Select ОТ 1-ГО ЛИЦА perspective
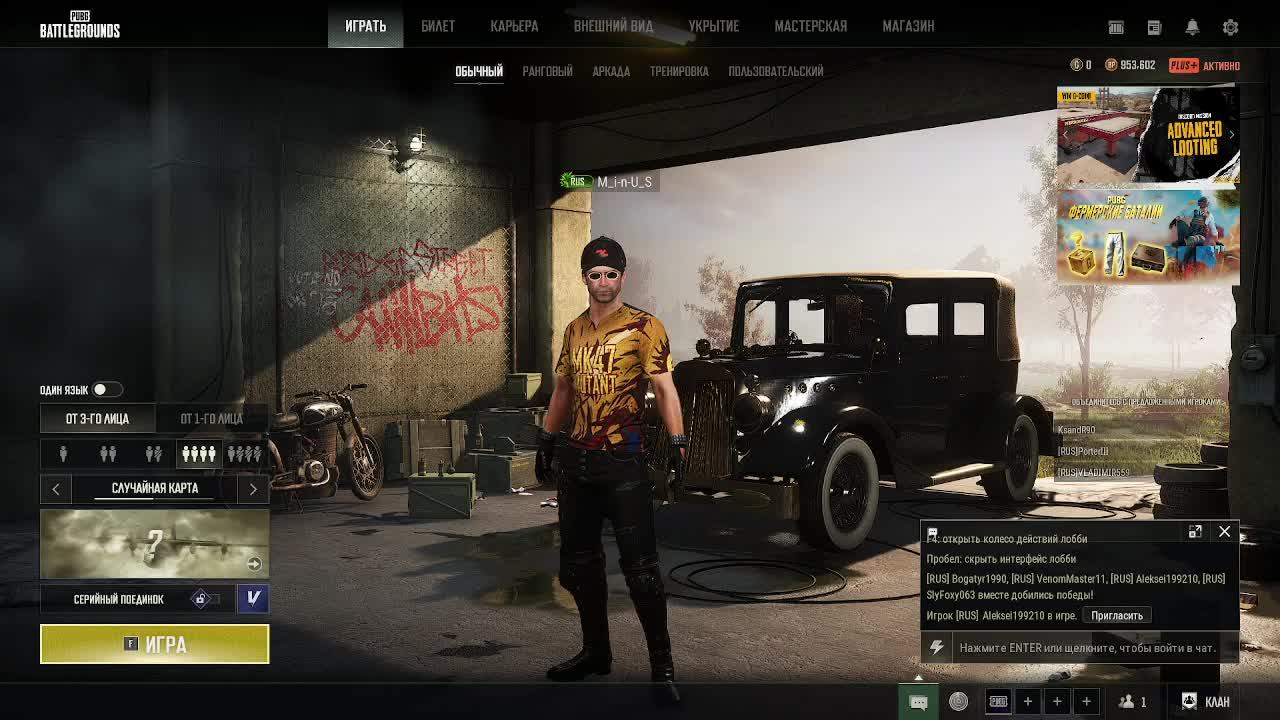 211,418
